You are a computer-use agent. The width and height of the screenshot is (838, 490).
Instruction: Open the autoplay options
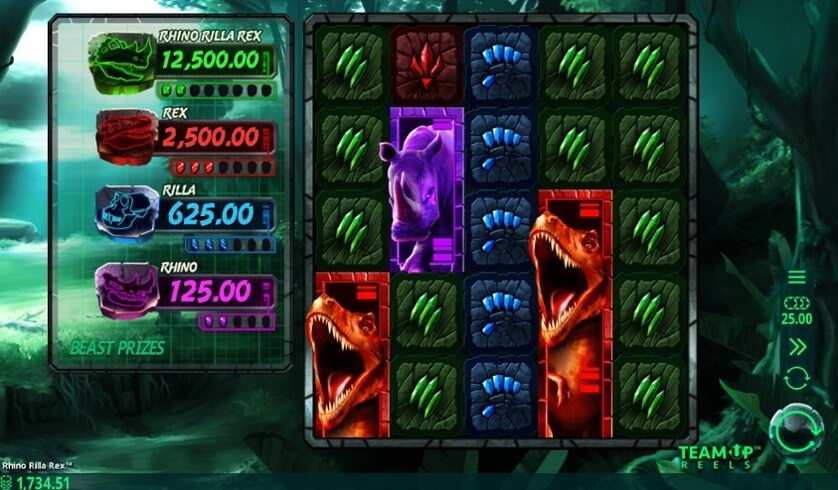(x=797, y=379)
